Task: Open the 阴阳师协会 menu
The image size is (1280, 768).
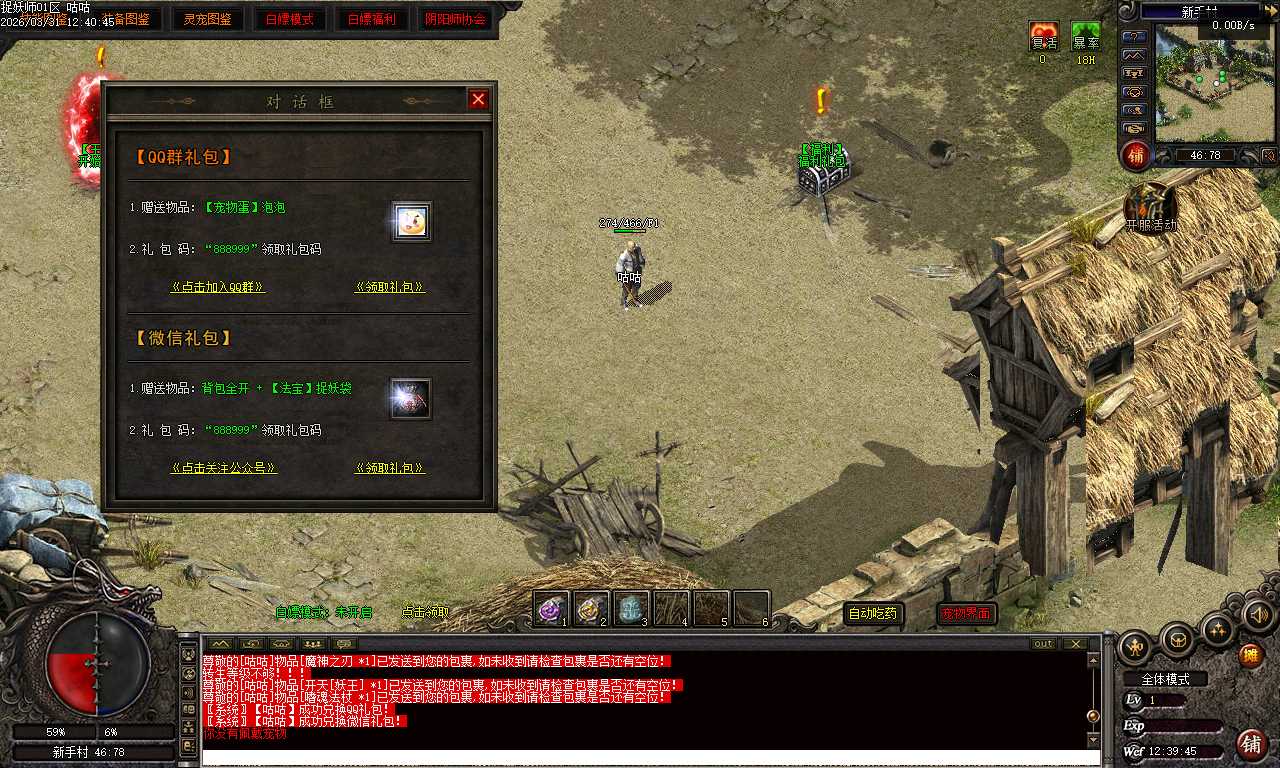Action: coord(455,19)
